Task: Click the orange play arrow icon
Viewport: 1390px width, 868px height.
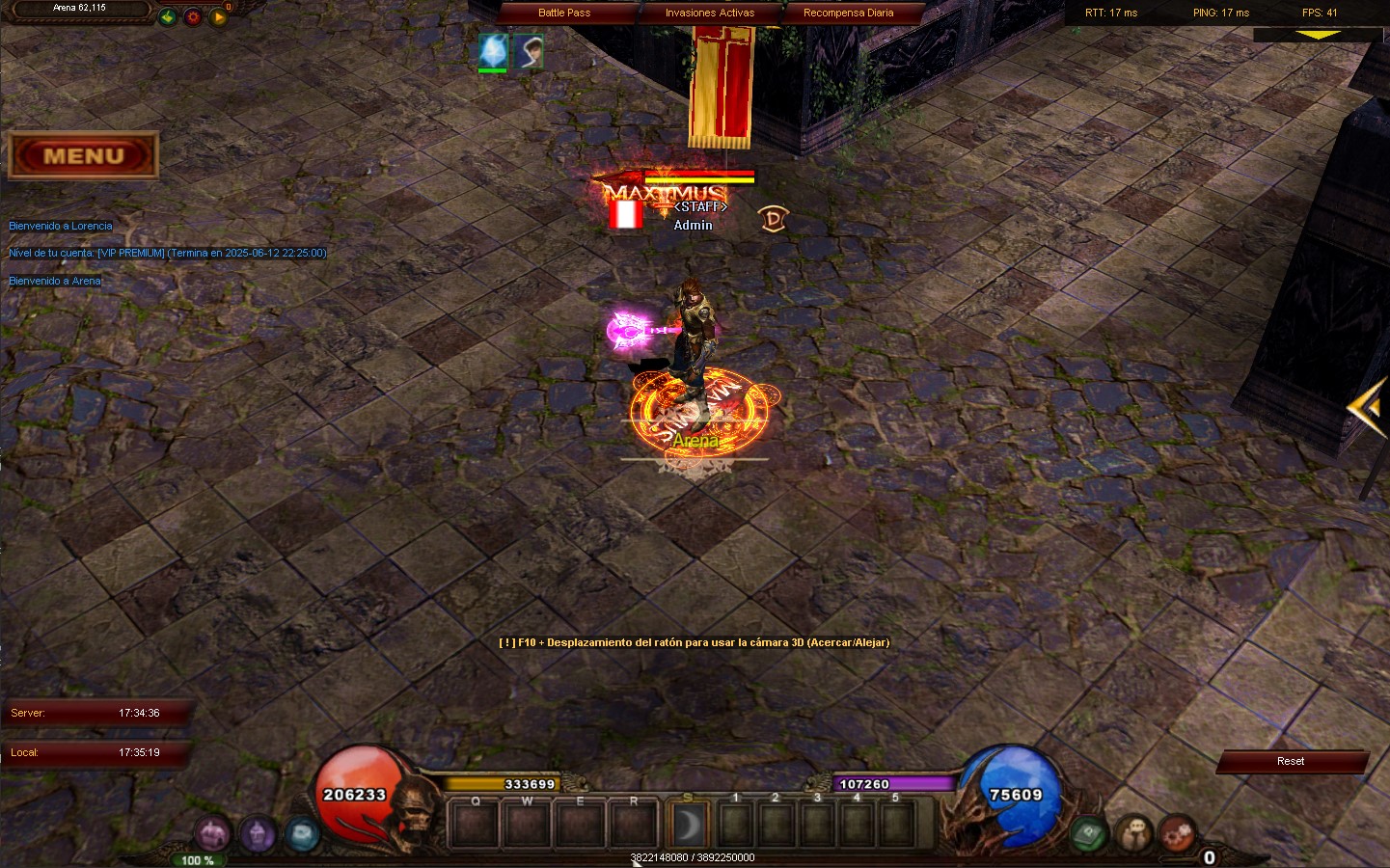Action: 218,16
